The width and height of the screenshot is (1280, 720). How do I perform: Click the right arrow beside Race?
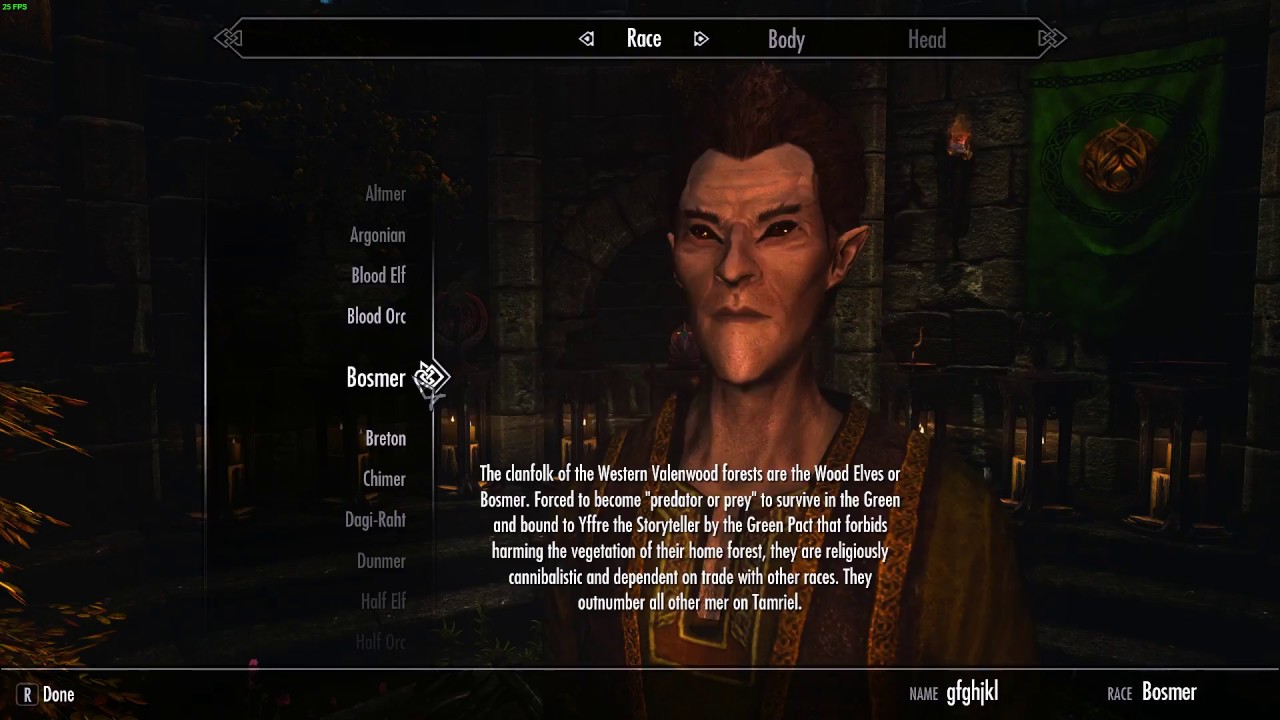[x=701, y=39]
